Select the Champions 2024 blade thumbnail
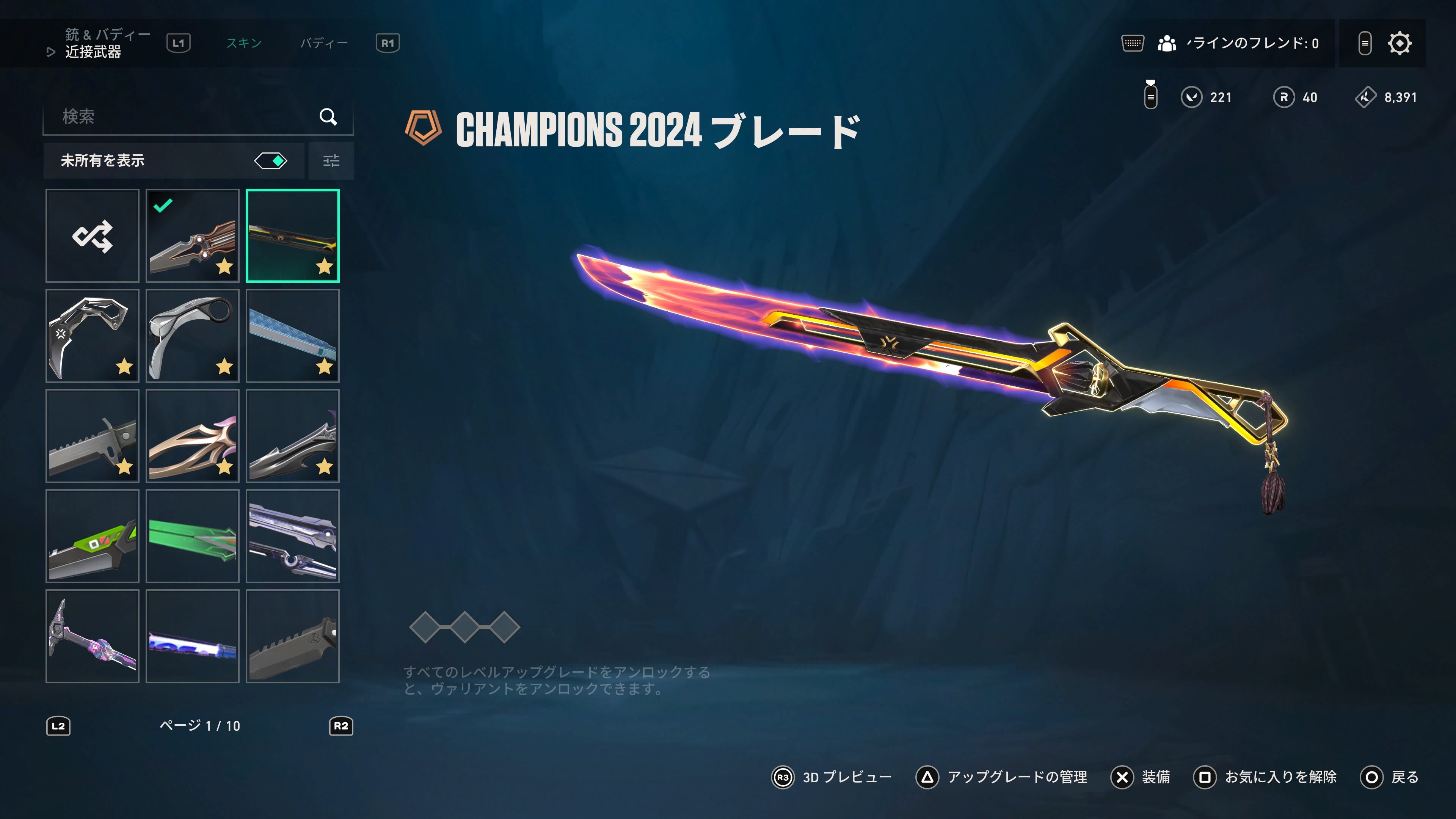The height and width of the screenshot is (819, 1456). coord(292,236)
